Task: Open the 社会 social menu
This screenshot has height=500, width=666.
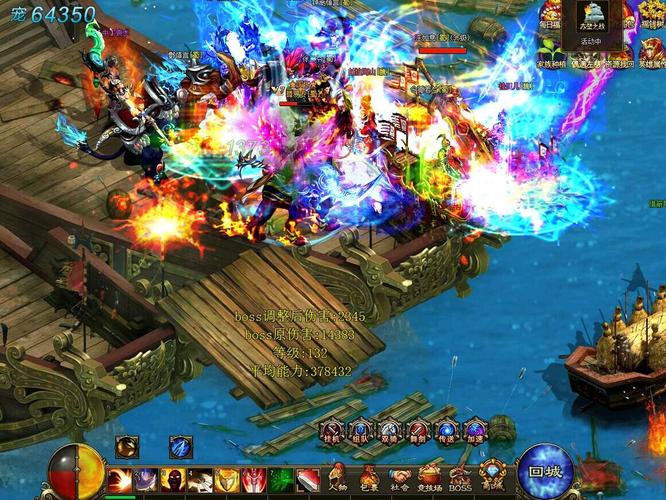Action: coord(400,476)
